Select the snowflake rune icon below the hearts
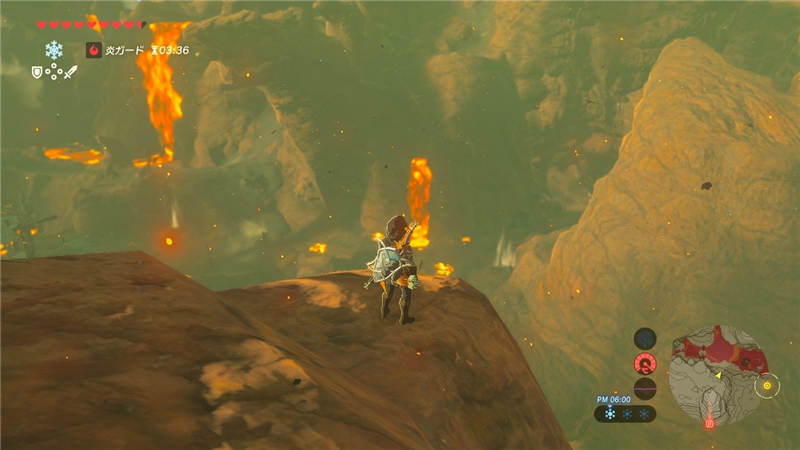This screenshot has height=450, width=800. [54, 49]
